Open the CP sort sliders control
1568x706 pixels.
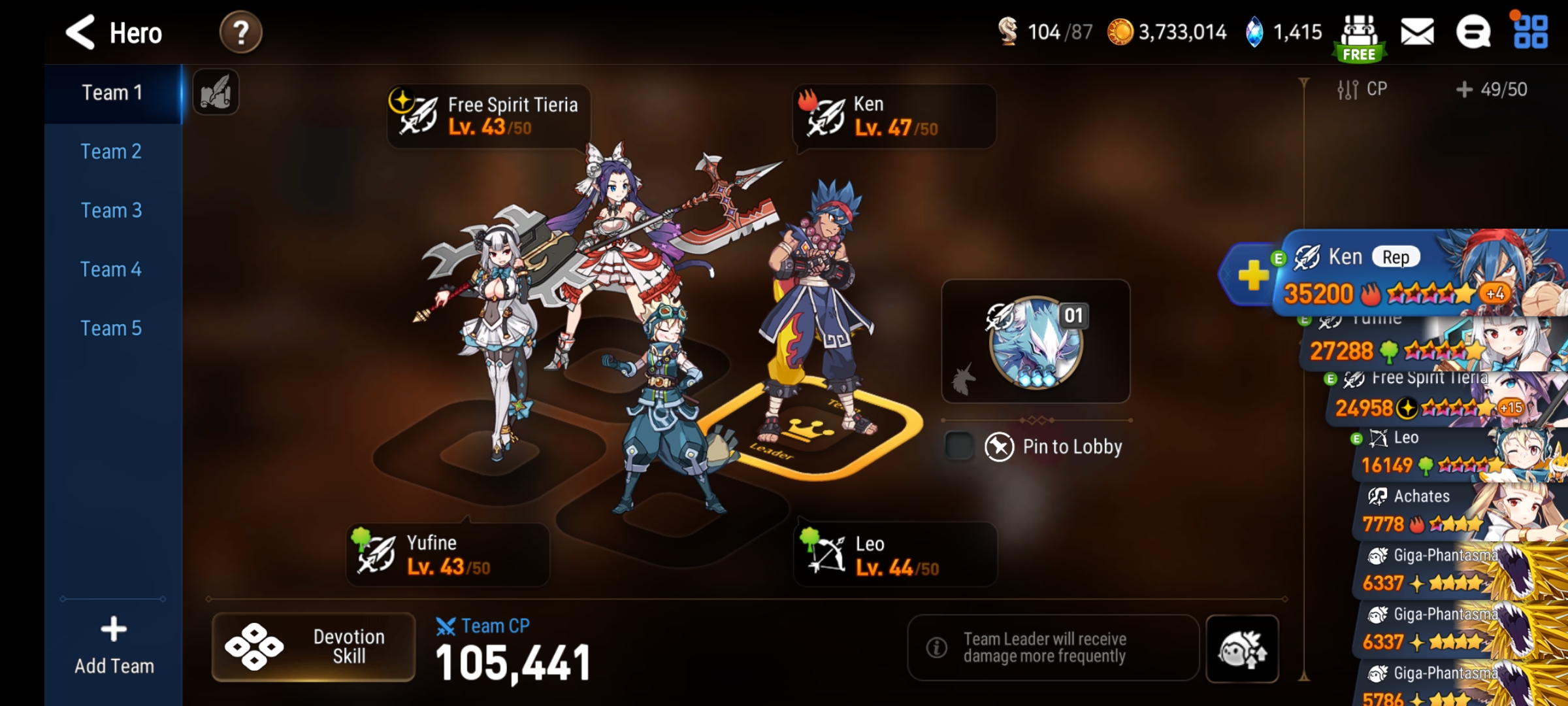coord(1348,89)
